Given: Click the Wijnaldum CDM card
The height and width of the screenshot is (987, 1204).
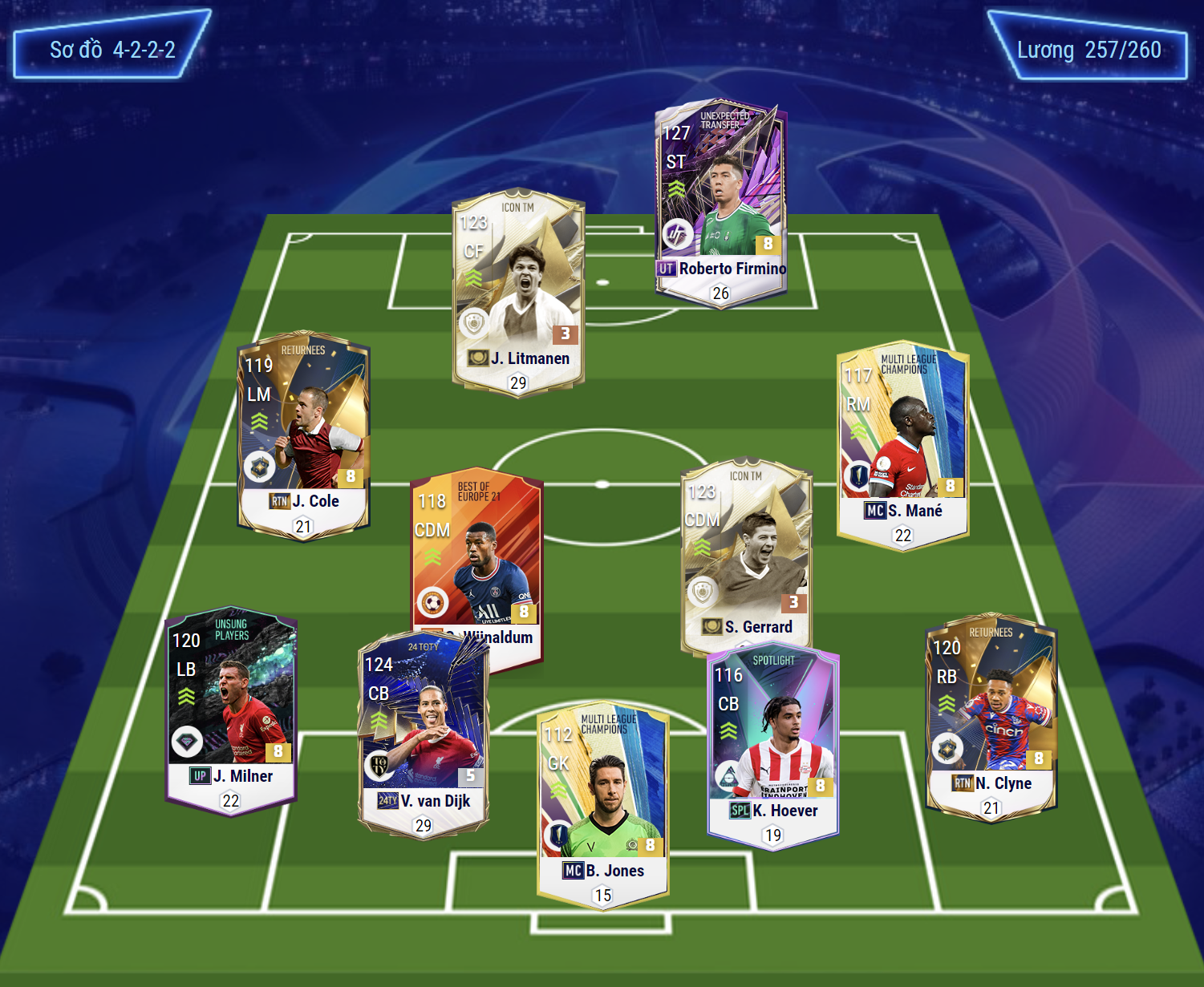Looking at the screenshot, I should coord(476,553).
